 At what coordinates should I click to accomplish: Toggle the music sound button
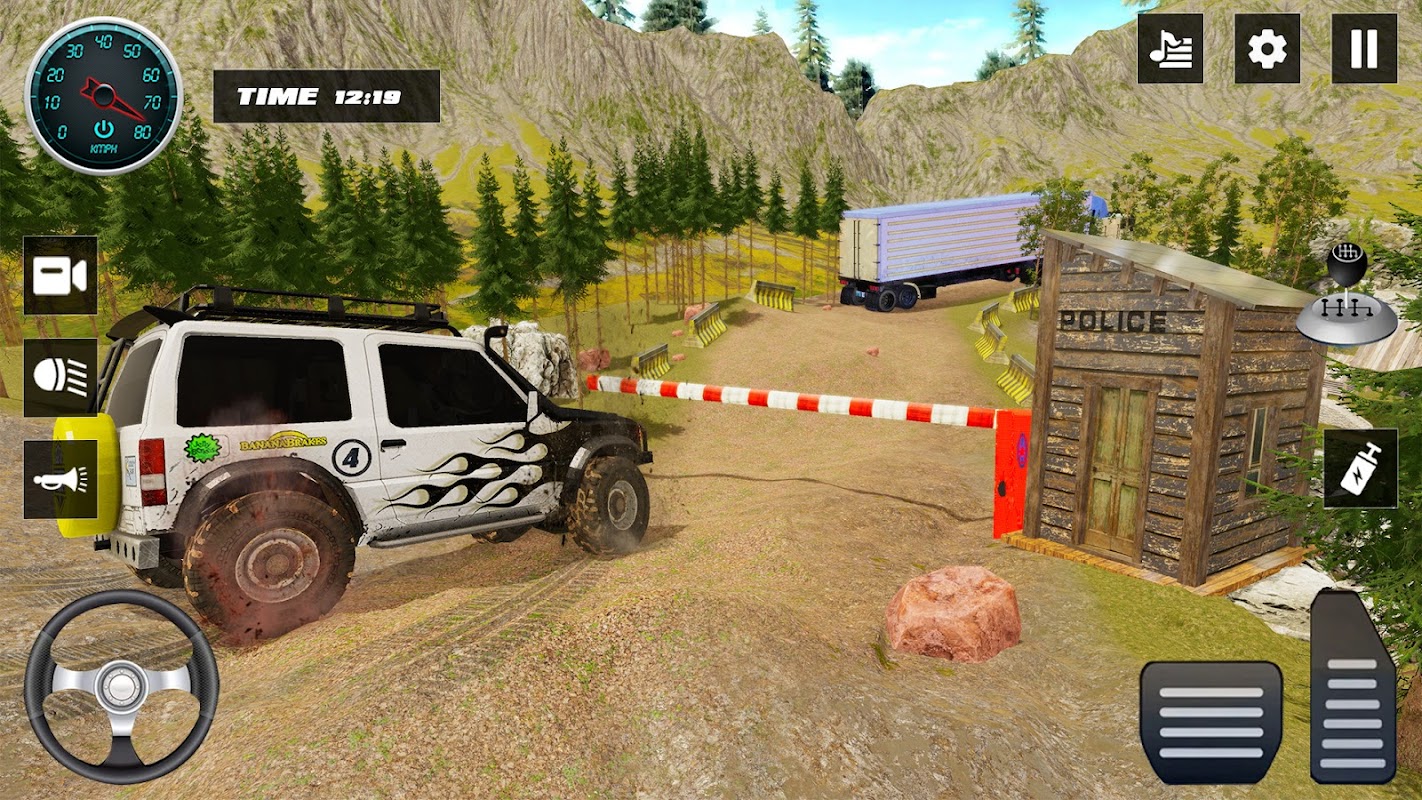[x=1170, y=49]
